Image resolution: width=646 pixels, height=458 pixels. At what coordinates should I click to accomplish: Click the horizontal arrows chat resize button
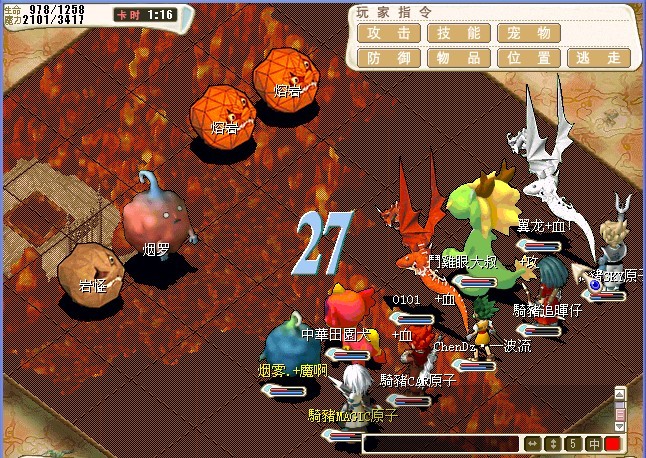533,443
